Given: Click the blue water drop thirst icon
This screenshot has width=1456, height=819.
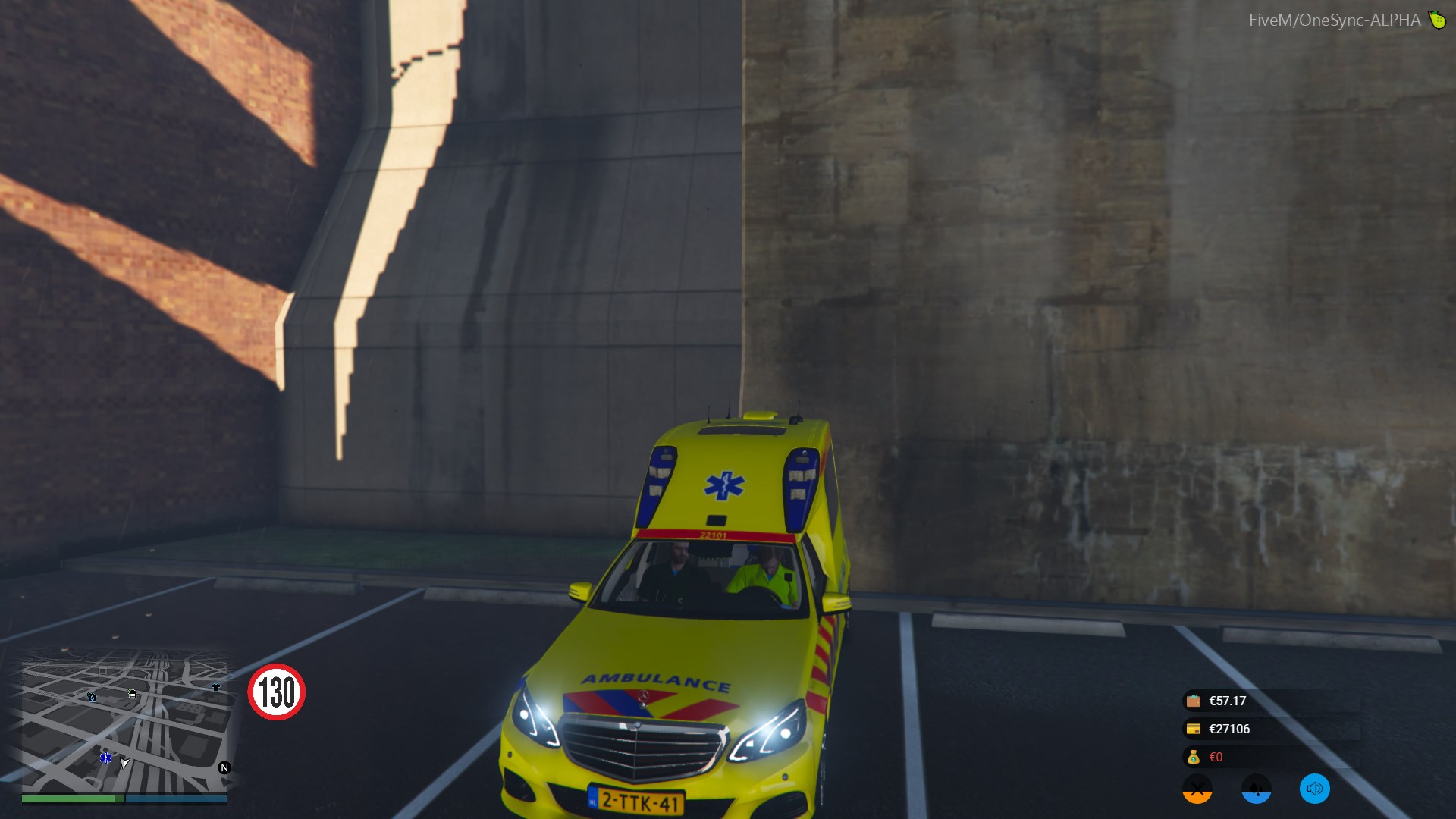Looking at the screenshot, I should 1256,789.
